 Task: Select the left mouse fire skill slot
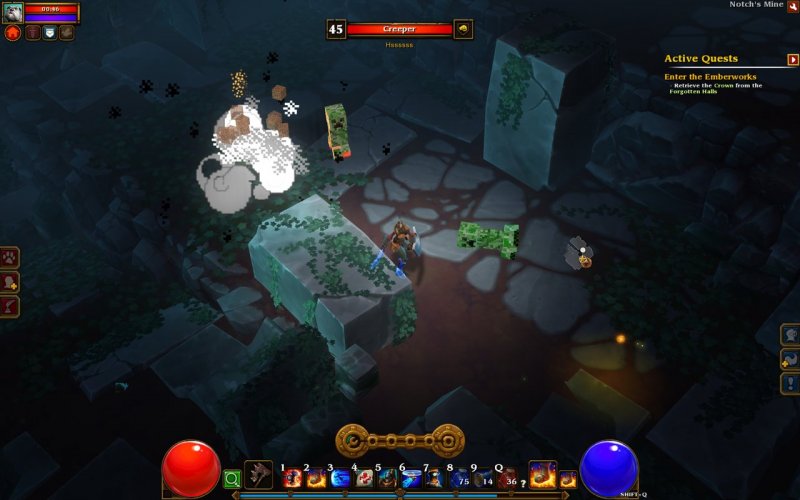click(x=542, y=473)
